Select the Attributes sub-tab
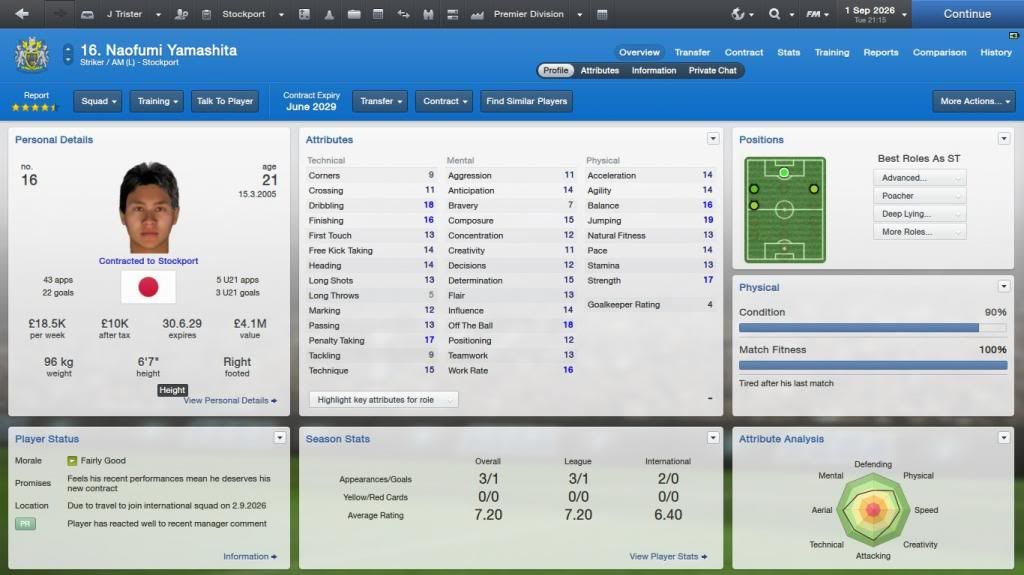Screen dimensions: 1024x575 tap(600, 70)
